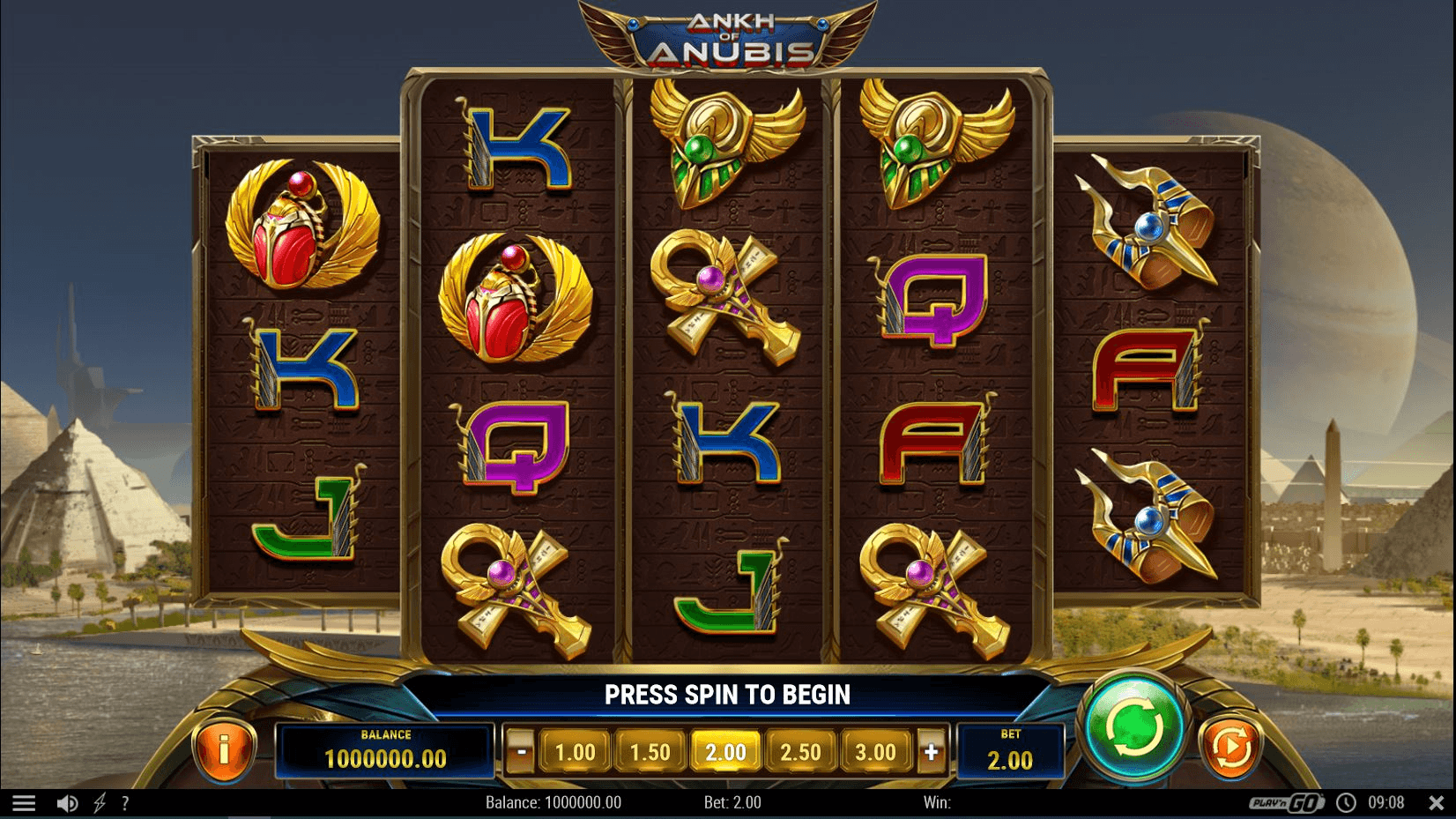1456x819 pixels.
Task: Open the hamburger menu
Action: pos(25,802)
